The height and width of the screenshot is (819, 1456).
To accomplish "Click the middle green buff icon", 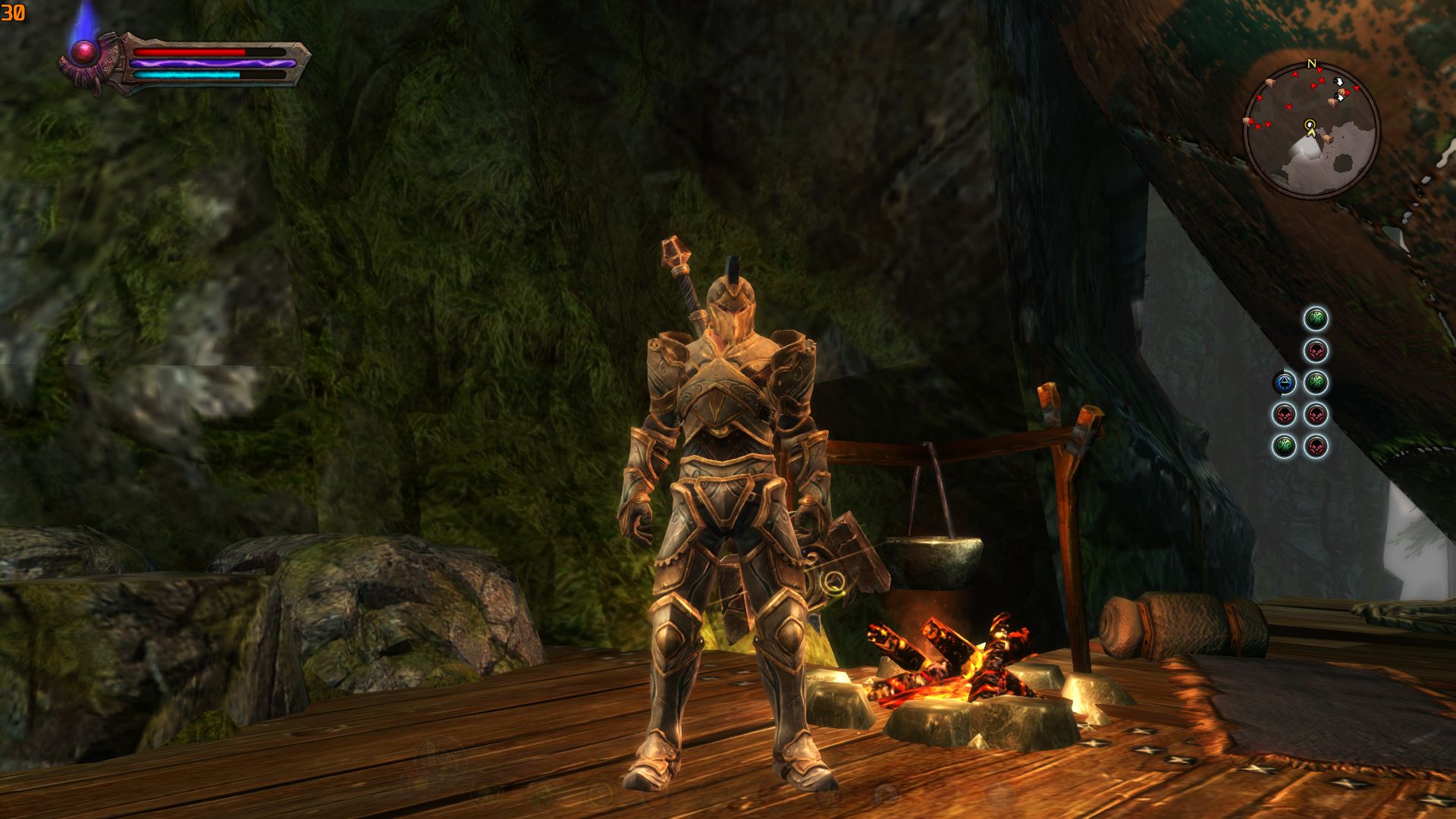I will pos(1316,383).
